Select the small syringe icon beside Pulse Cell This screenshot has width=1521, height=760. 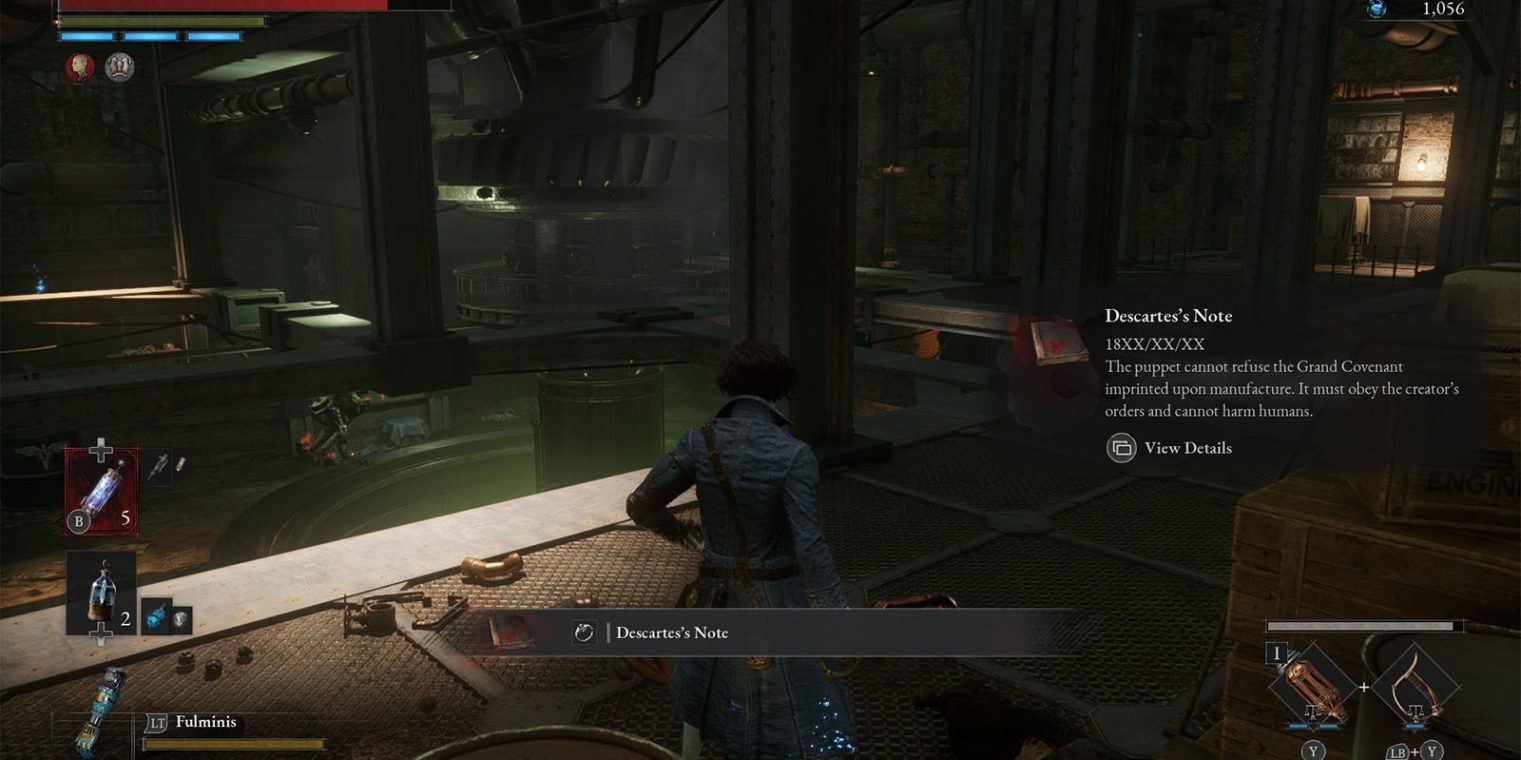pyautogui.click(x=158, y=466)
